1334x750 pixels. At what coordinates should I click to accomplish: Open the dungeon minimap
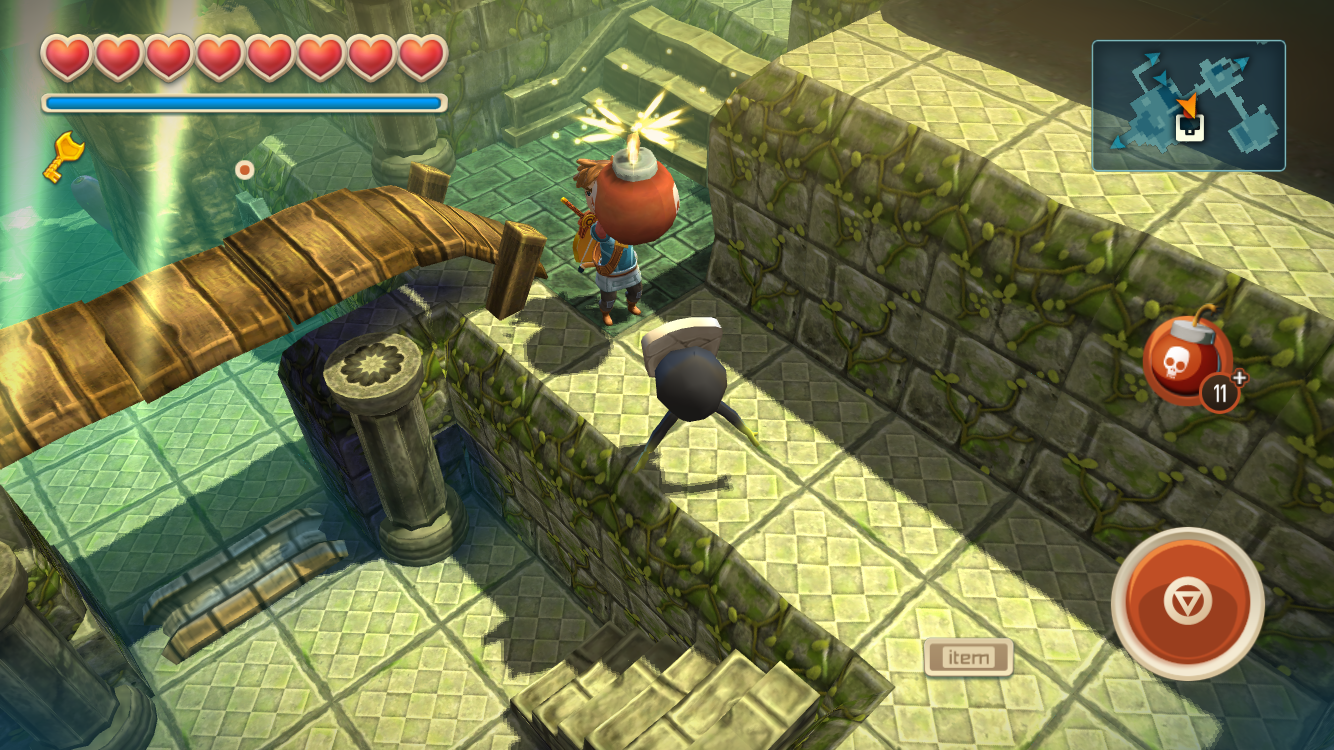coord(1188,106)
